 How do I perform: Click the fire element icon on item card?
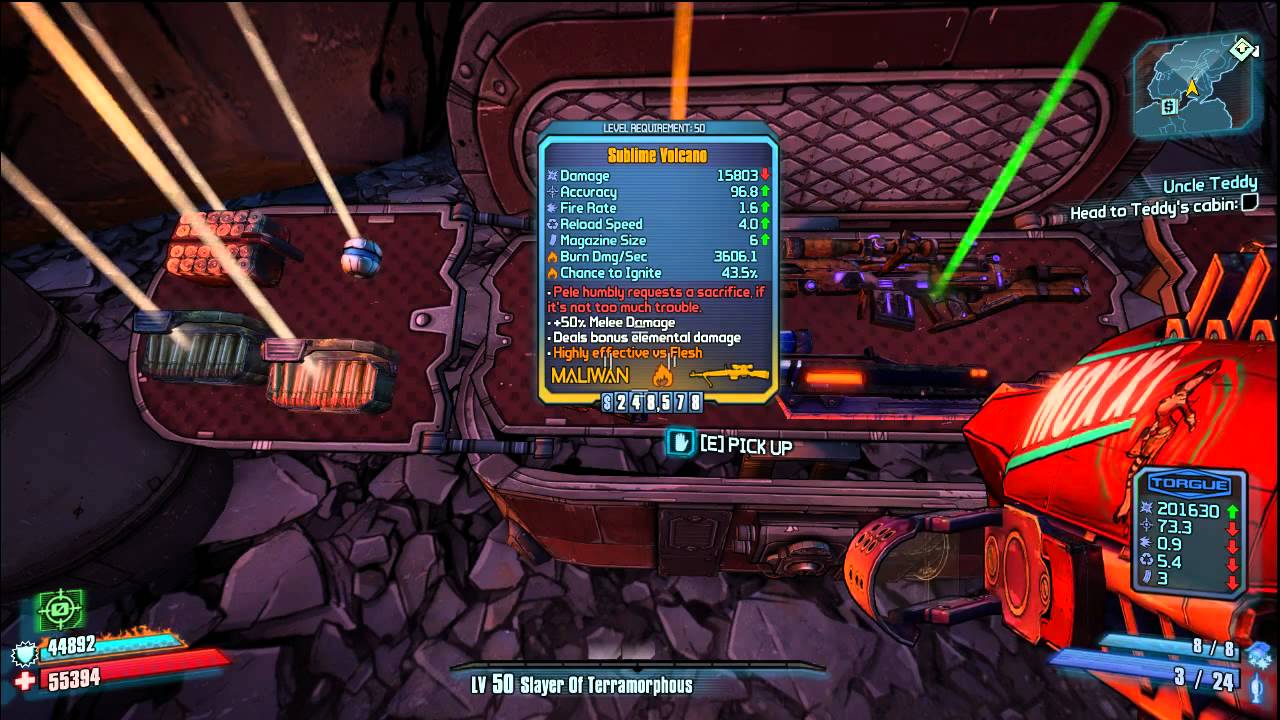(661, 376)
